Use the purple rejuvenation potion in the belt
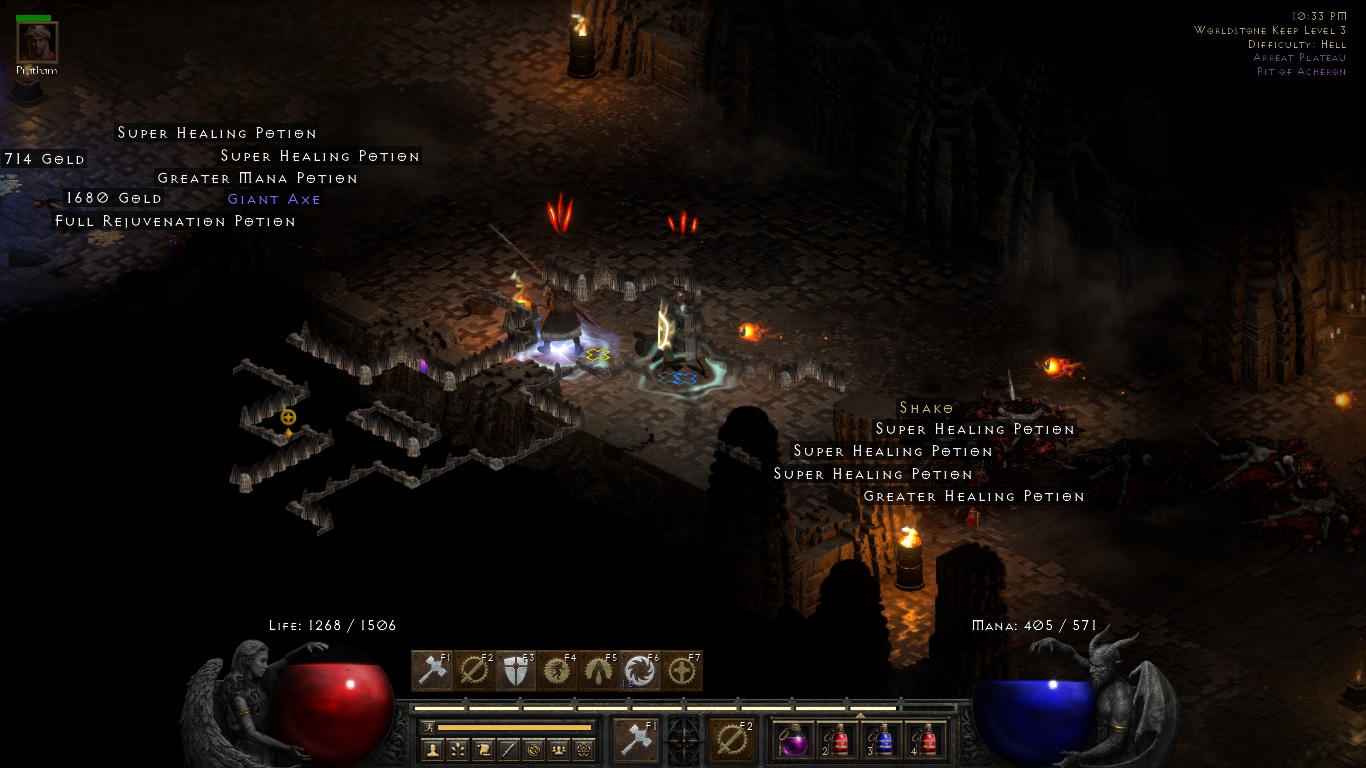 (794, 741)
